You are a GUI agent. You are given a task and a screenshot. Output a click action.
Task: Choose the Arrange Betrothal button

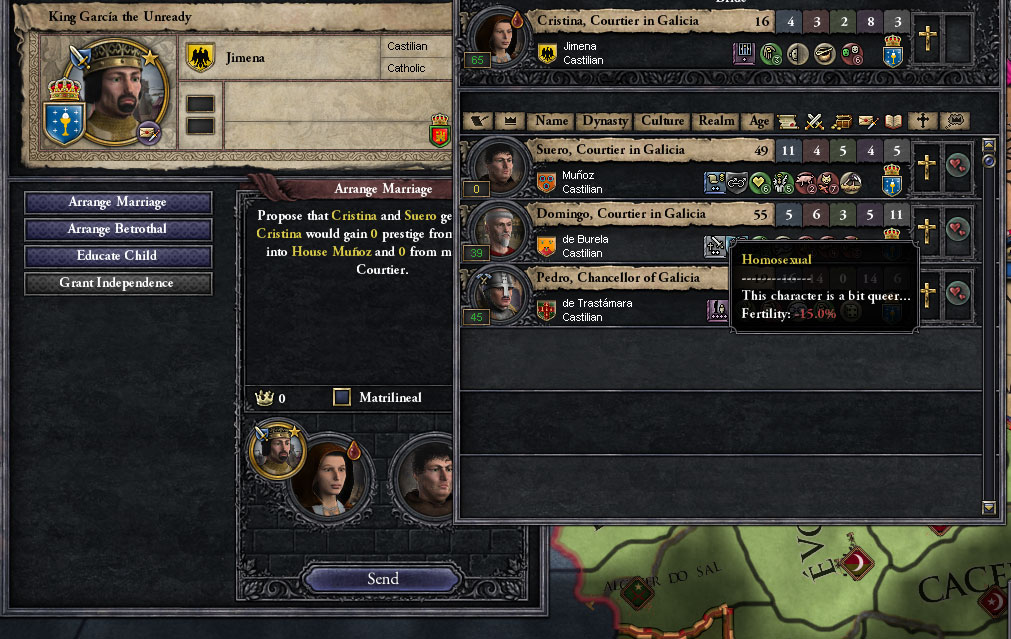pos(118,229)
